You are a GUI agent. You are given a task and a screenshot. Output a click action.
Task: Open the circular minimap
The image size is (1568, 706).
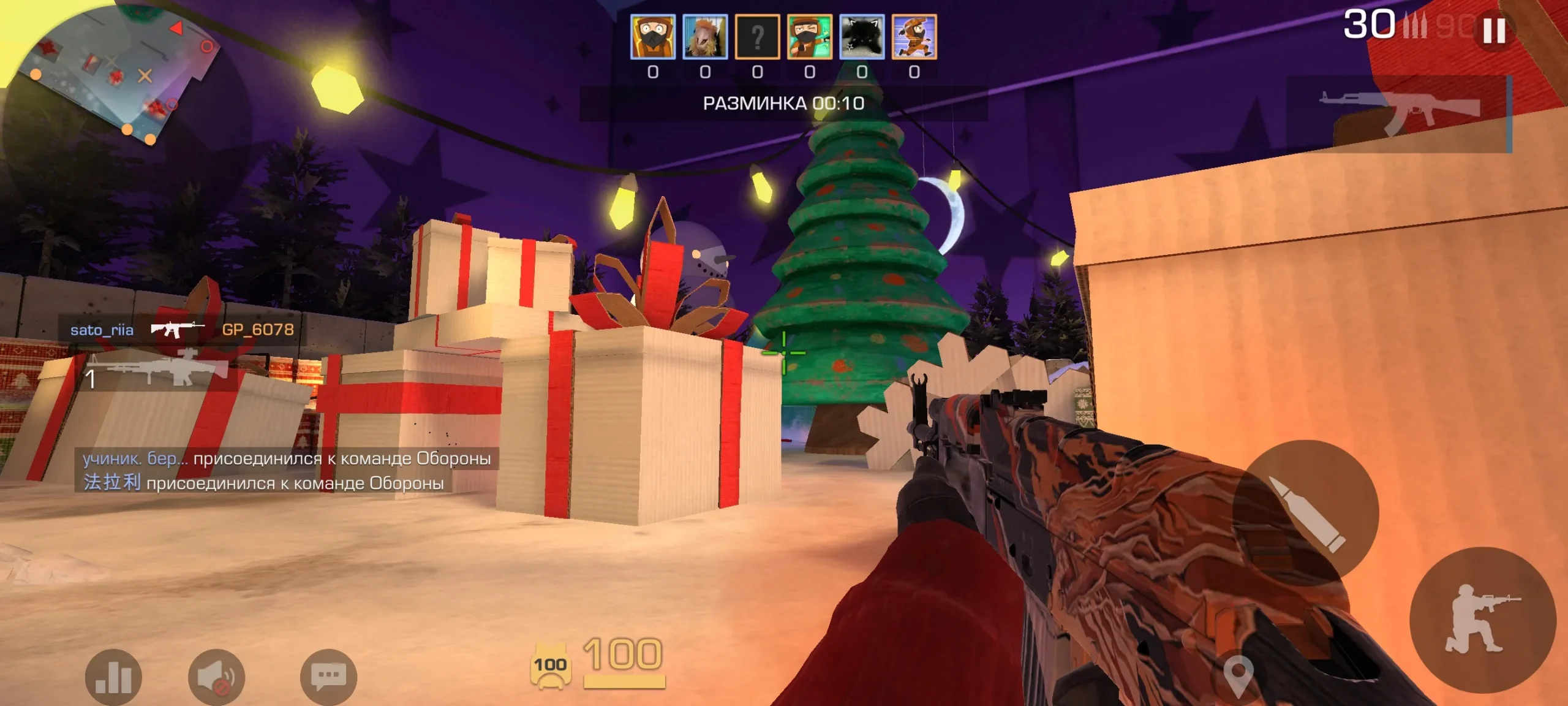[x=110, y=74]
